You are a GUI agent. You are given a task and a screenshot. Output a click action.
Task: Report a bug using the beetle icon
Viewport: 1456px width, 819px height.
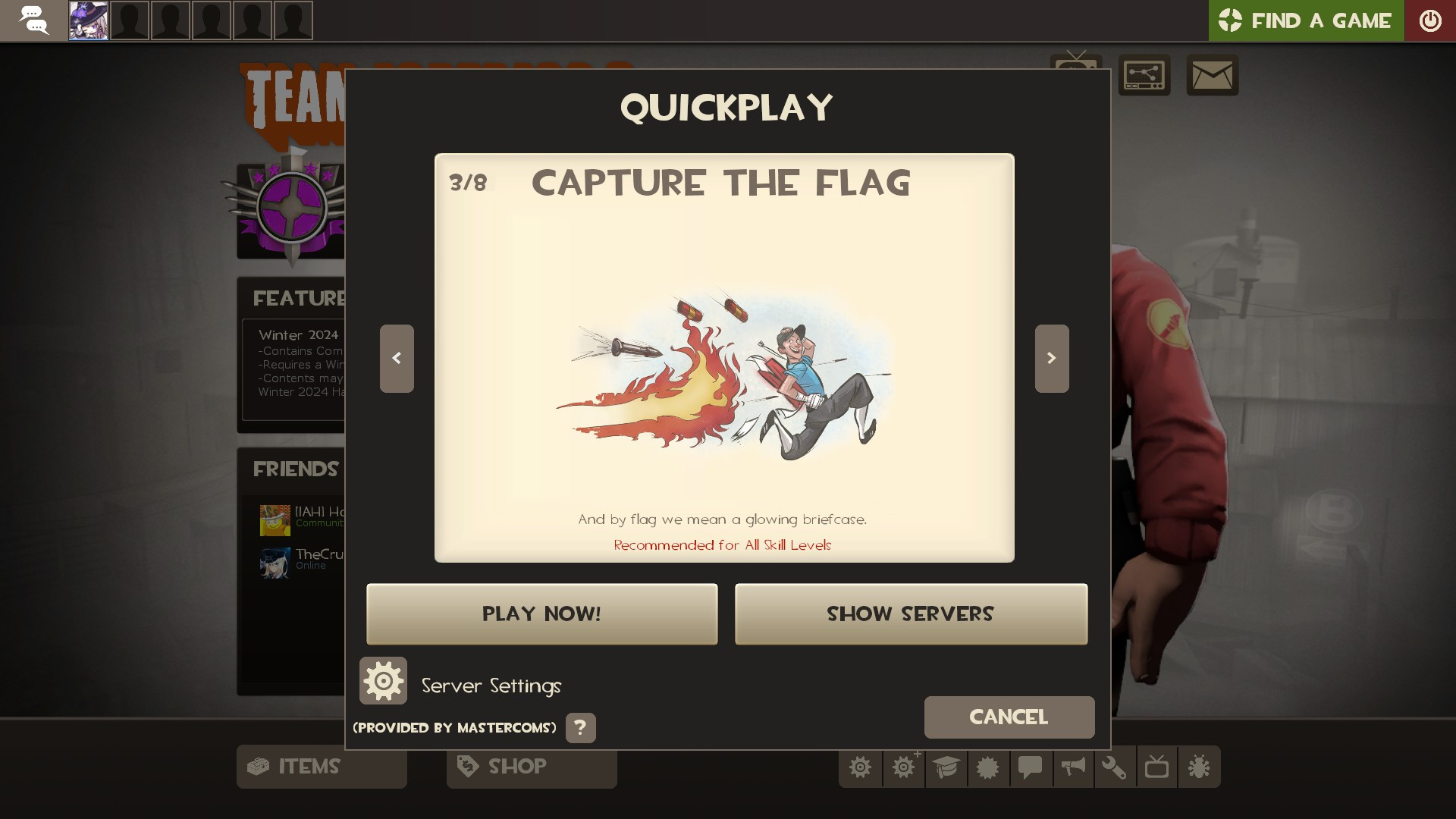click(x=1198, y=767)
